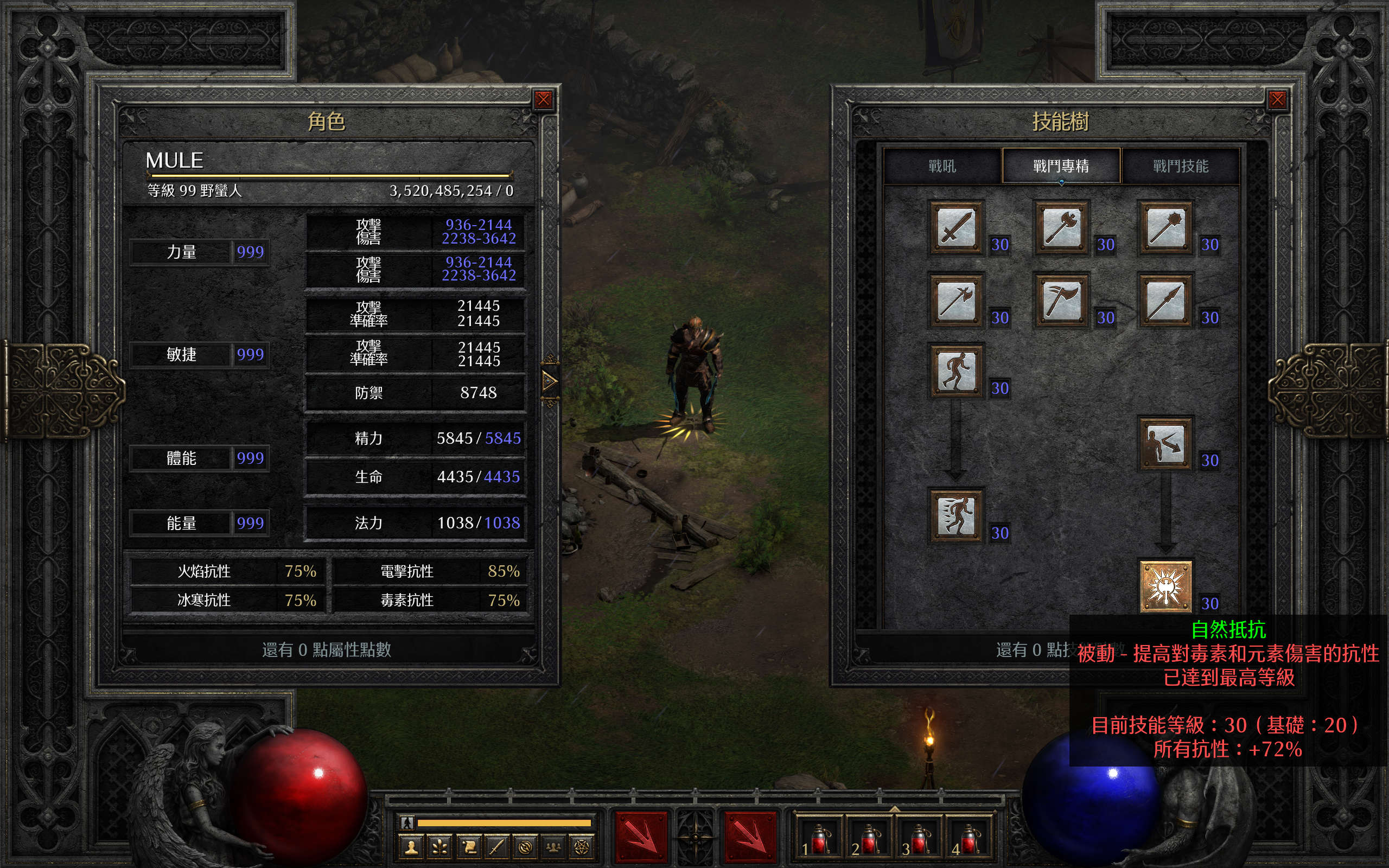The width and height of the screenshot is (1389, 868).
Task: Open the right-click skill selector
Action: click(750, 838)
